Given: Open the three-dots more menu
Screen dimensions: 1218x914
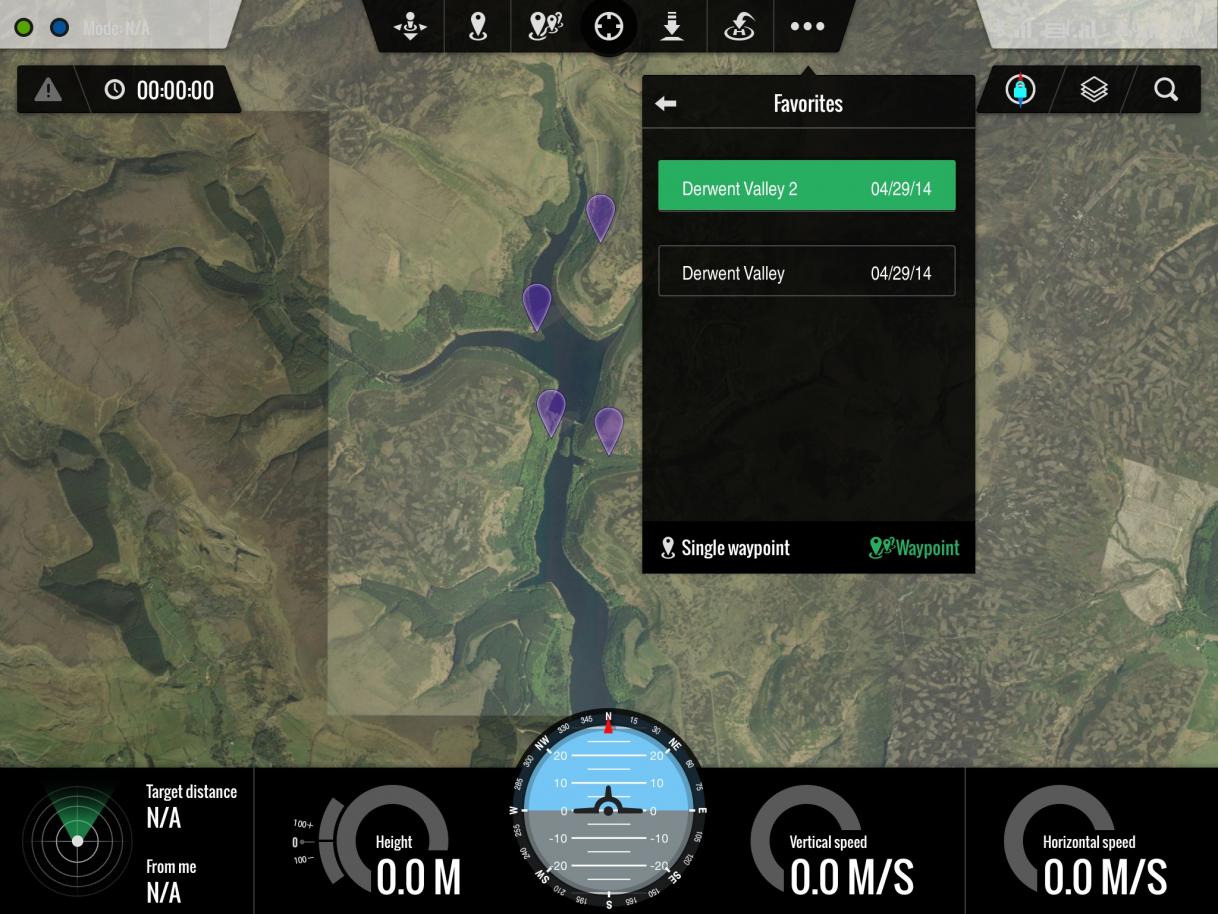Looking at the screenshot, I should (x=807, y=27).
